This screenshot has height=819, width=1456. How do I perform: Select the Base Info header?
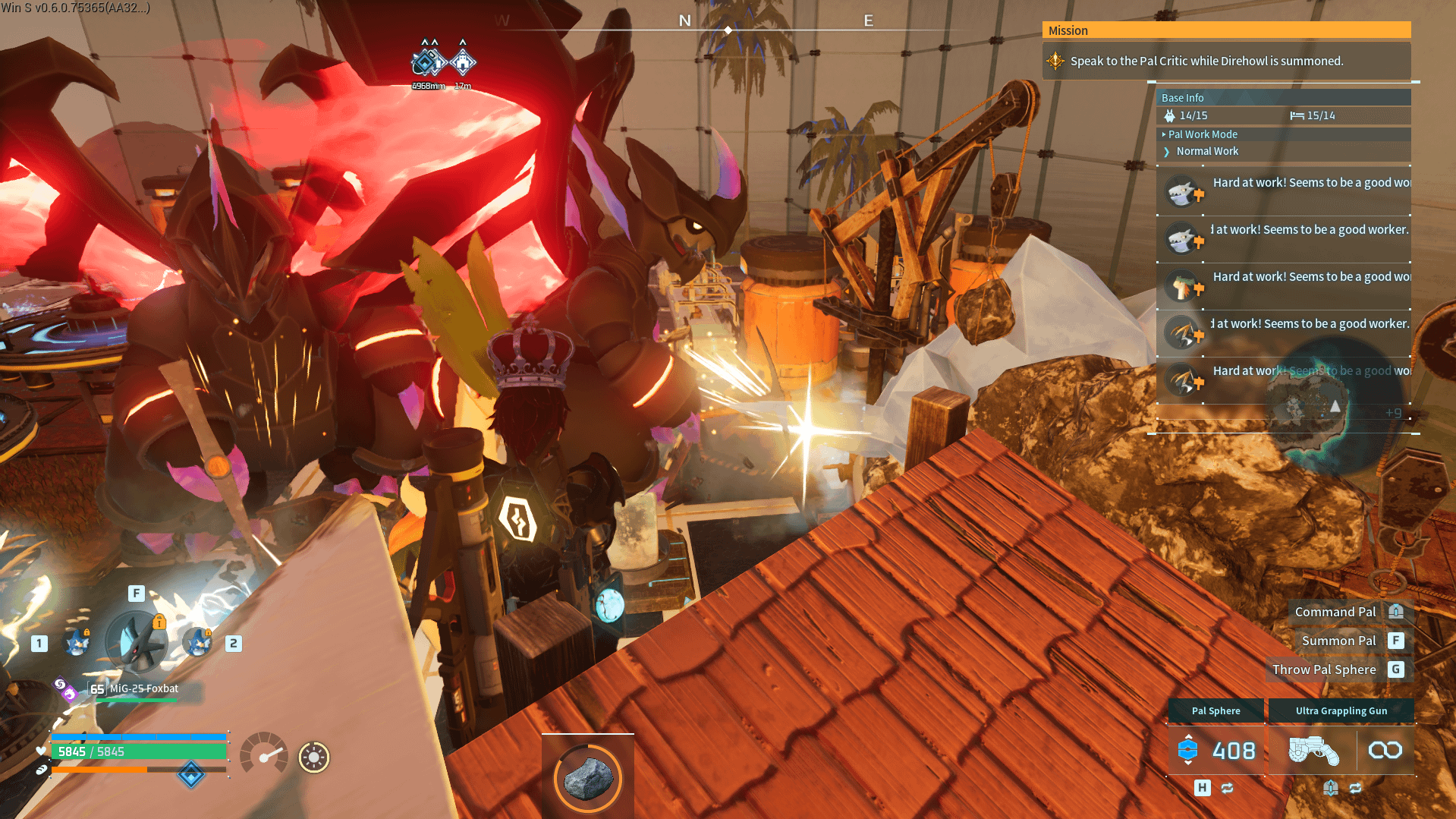coord(1182,98)
